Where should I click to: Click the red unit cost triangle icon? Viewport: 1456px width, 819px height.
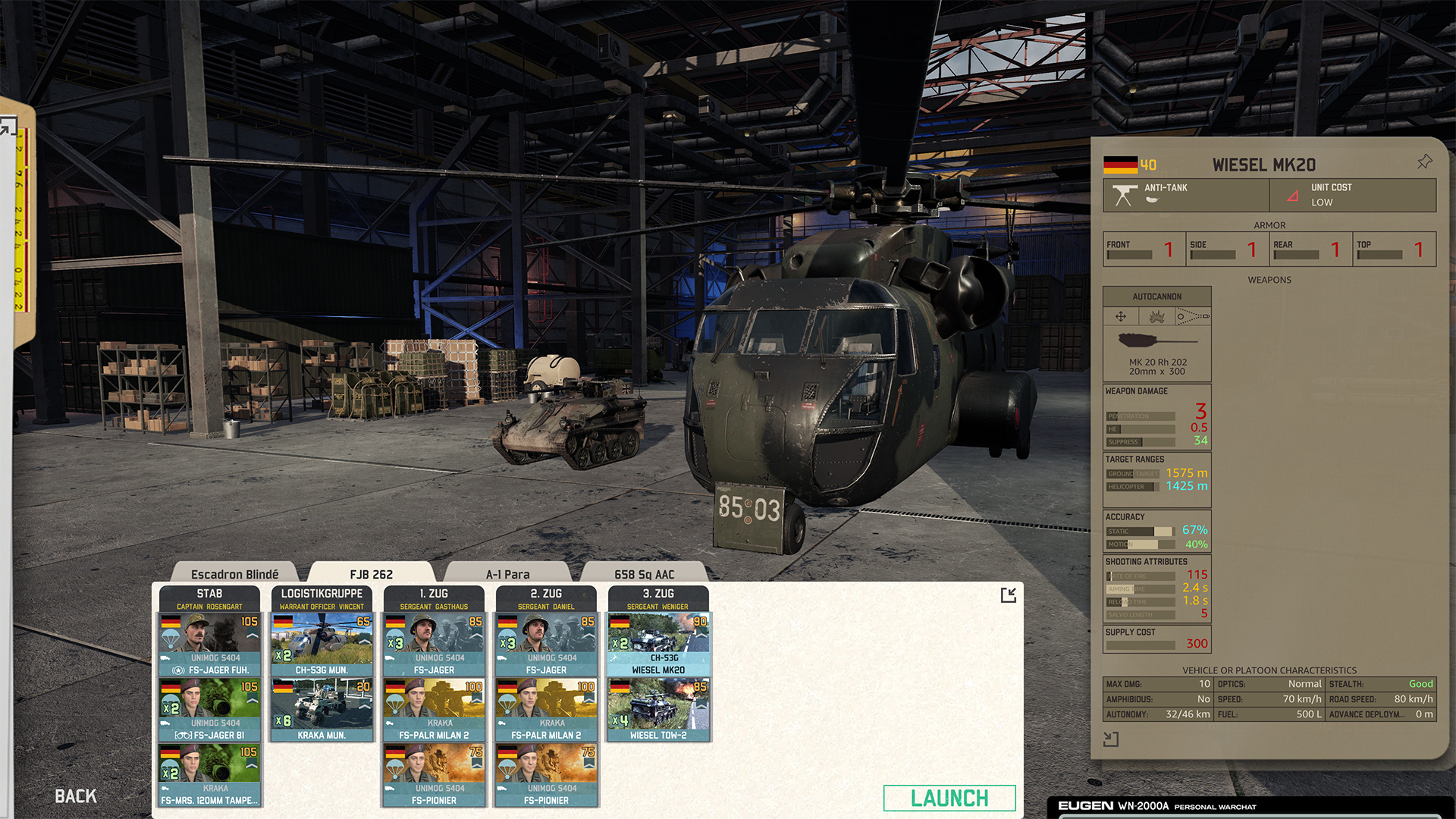pyautogui.click(x=1292, y=196)
